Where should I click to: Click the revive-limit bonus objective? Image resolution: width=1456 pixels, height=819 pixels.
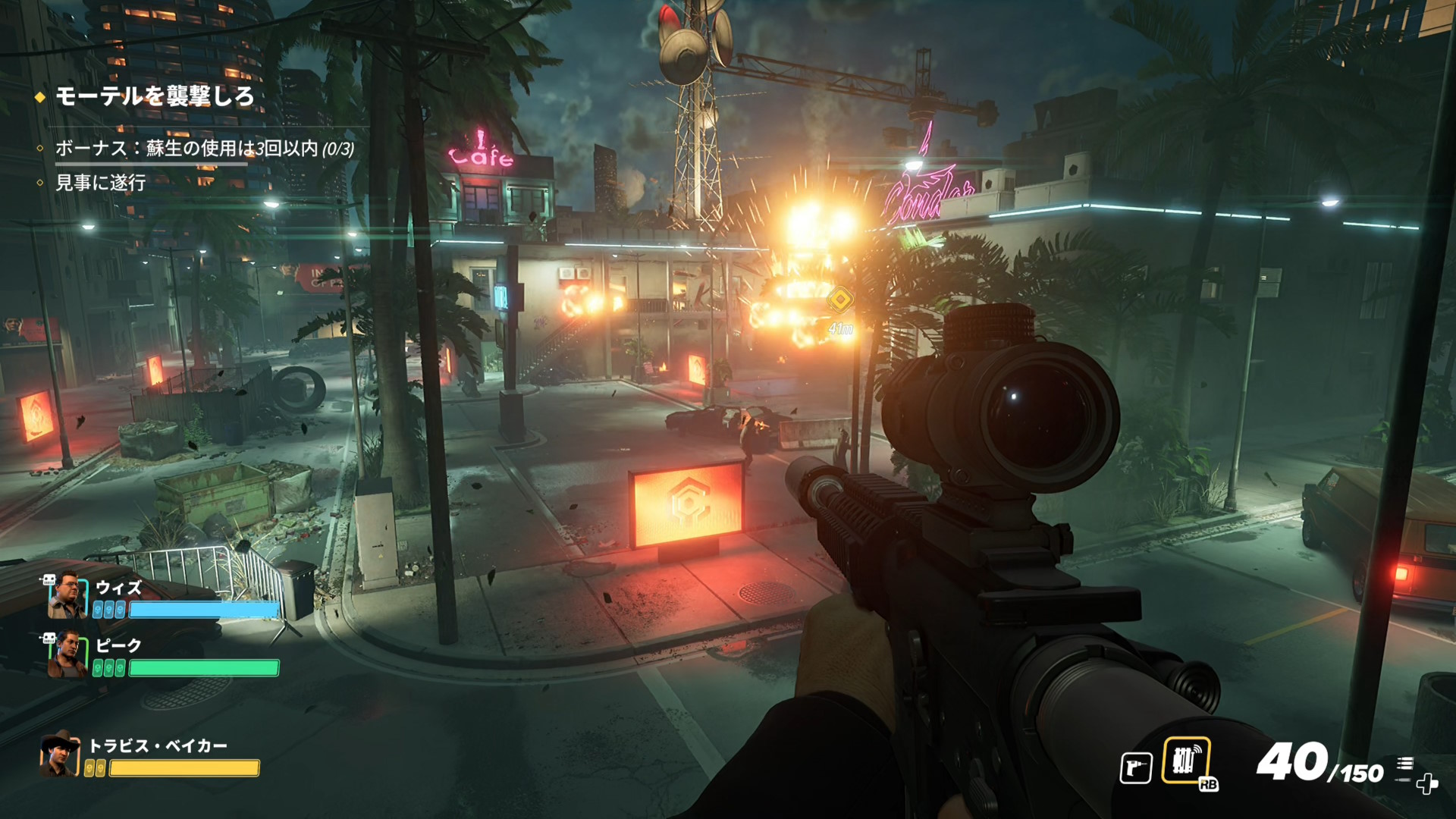[204, 148]
